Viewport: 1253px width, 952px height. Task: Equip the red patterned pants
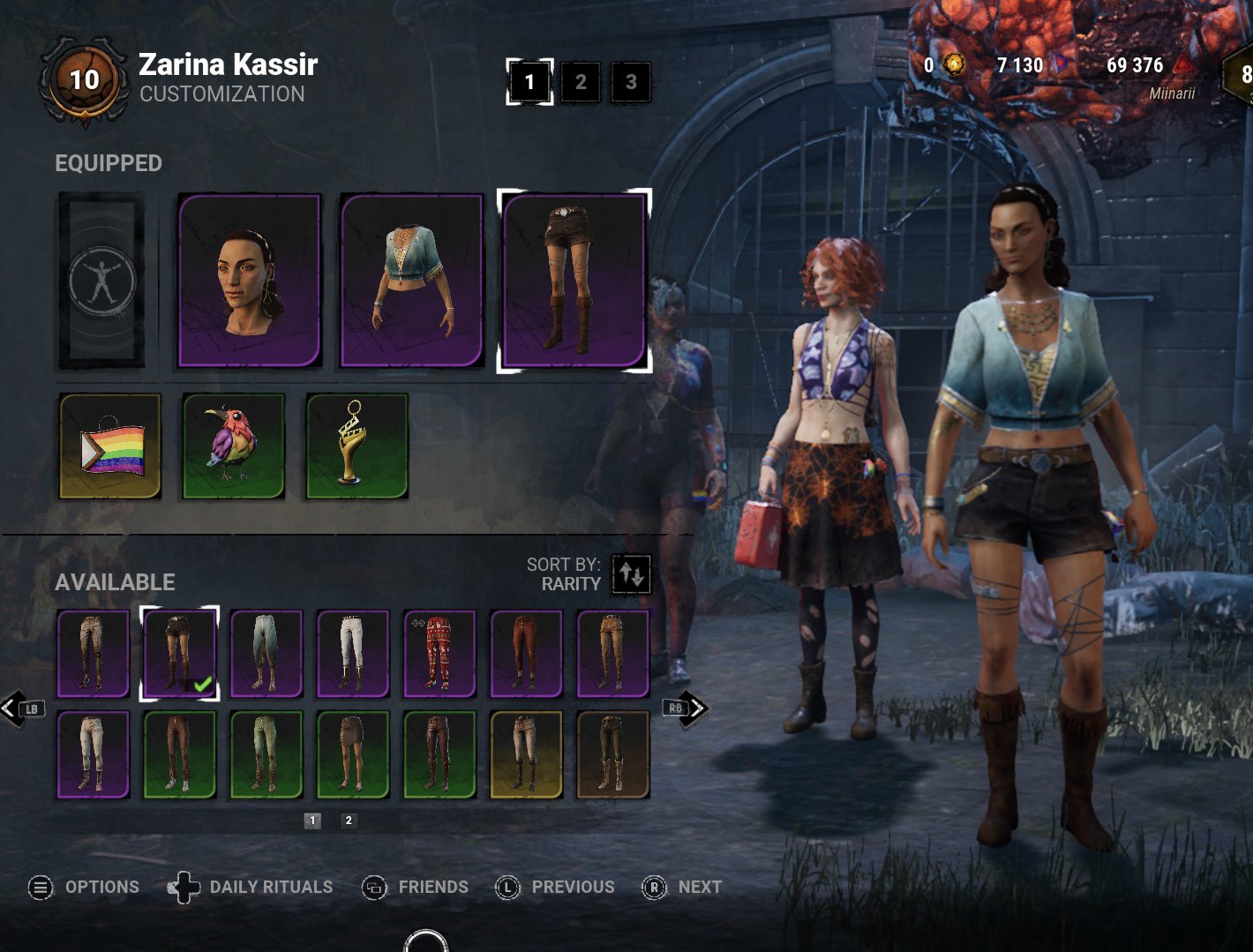tap(439, 654)
